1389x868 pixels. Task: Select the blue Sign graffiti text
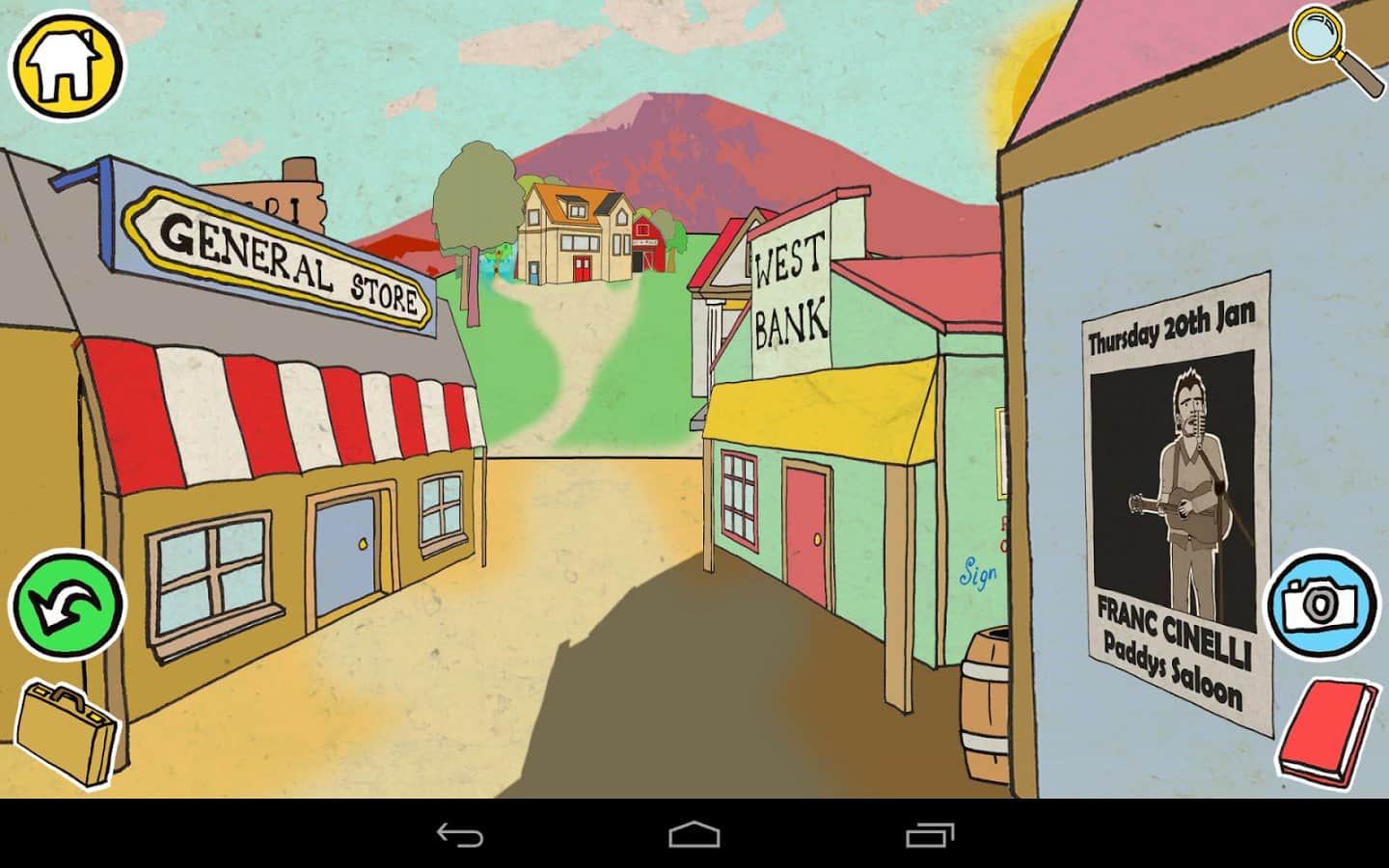[x=976, y=570]
